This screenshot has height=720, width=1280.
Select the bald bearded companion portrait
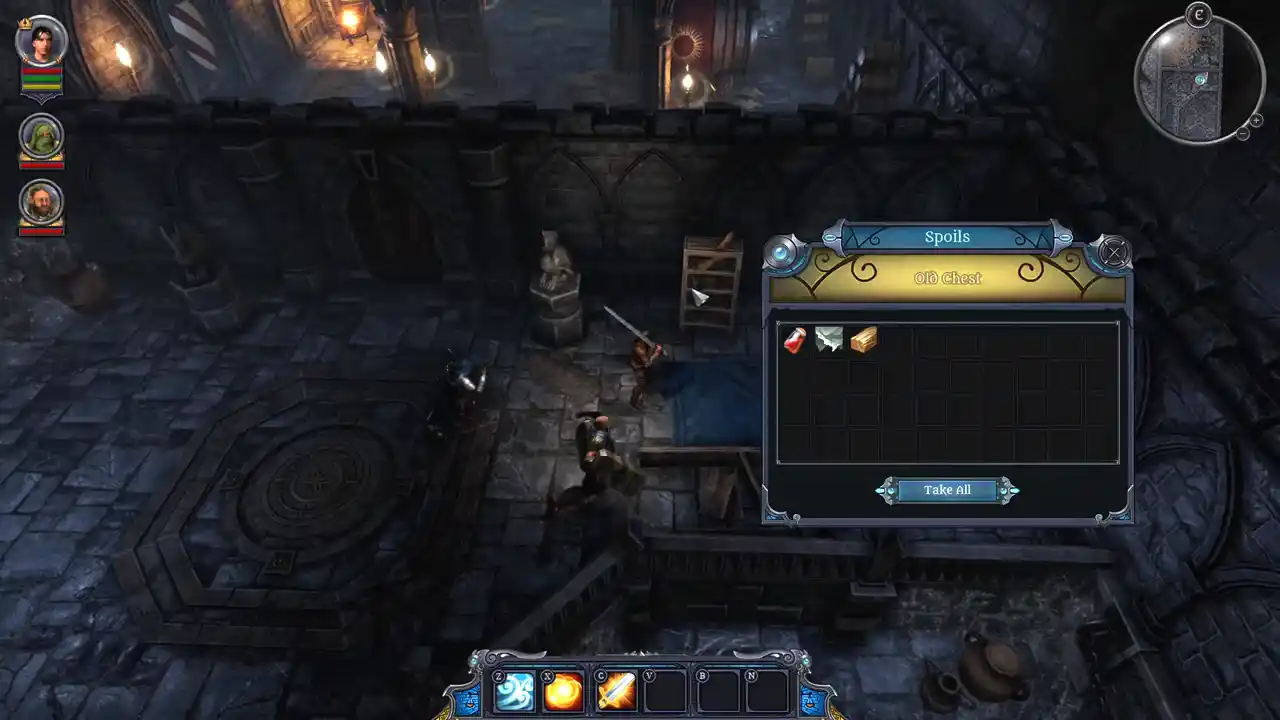click(x=41, y=201)
